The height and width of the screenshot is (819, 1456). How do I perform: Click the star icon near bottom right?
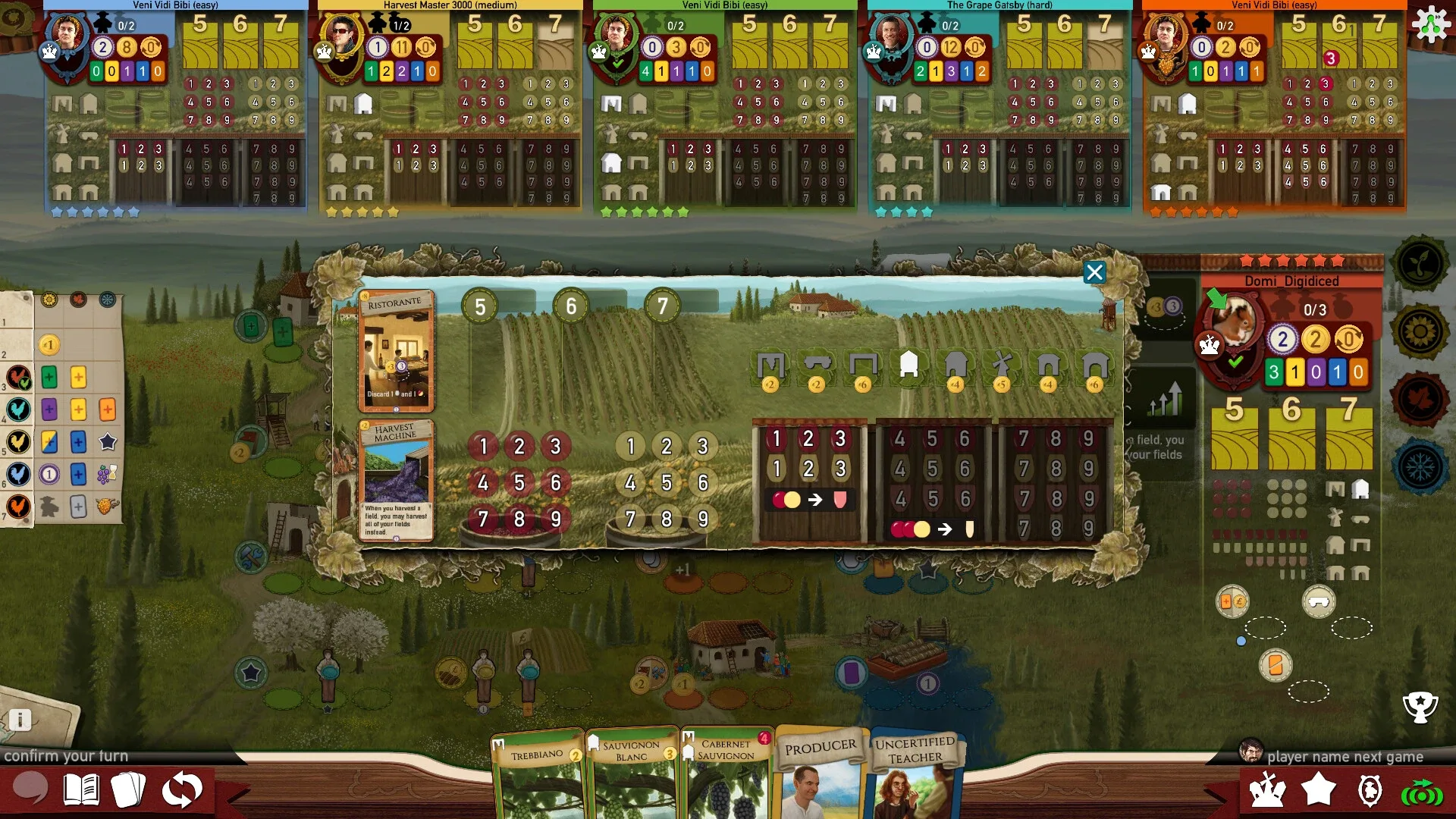pyautogui.click(x=1319, y=789)
